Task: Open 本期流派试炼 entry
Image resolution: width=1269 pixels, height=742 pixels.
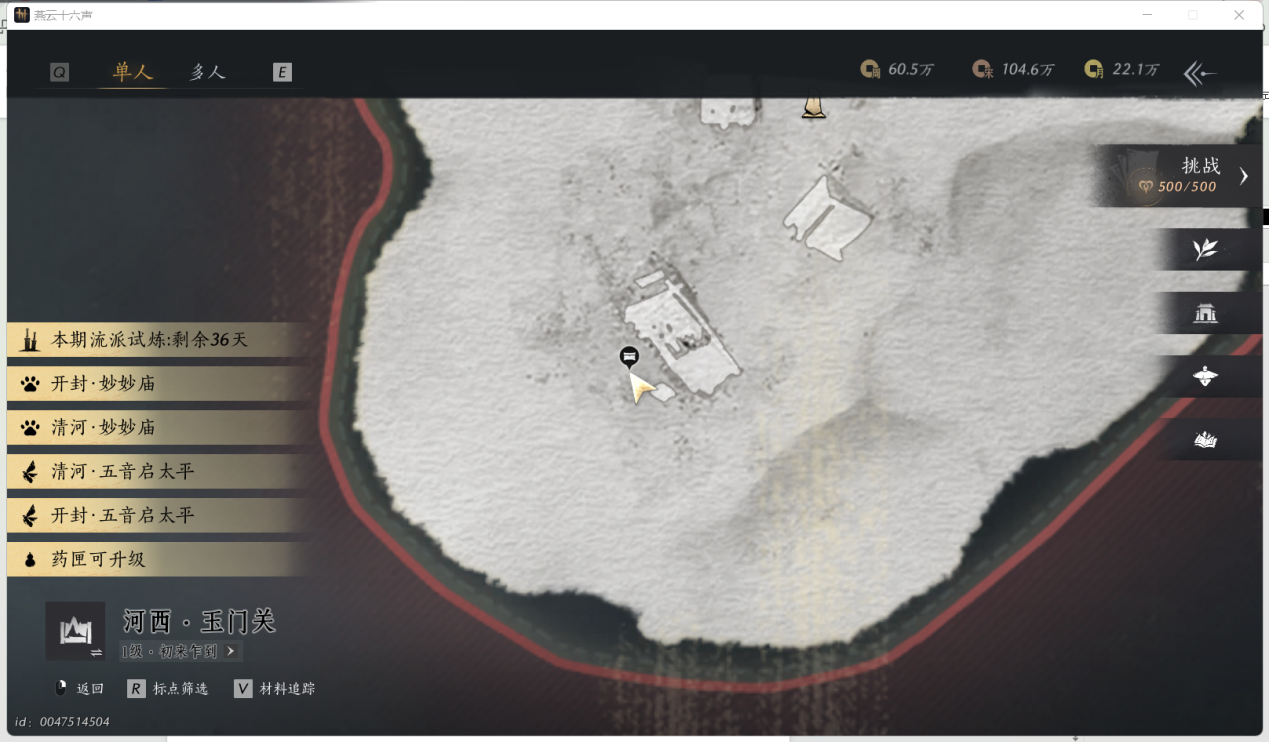Action: [x=150, y=340]
